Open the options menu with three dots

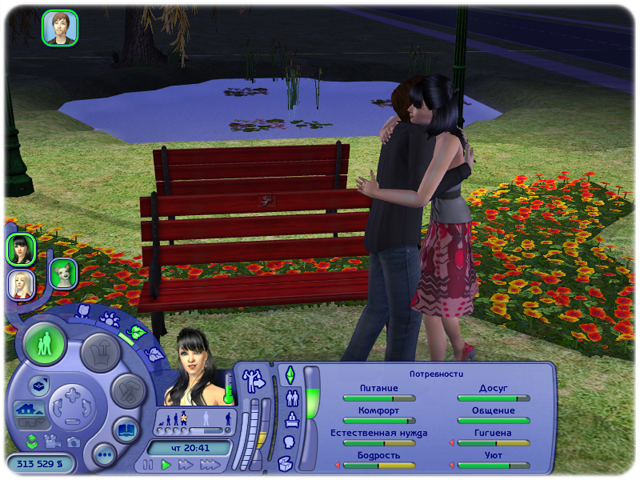click(105, 455)
